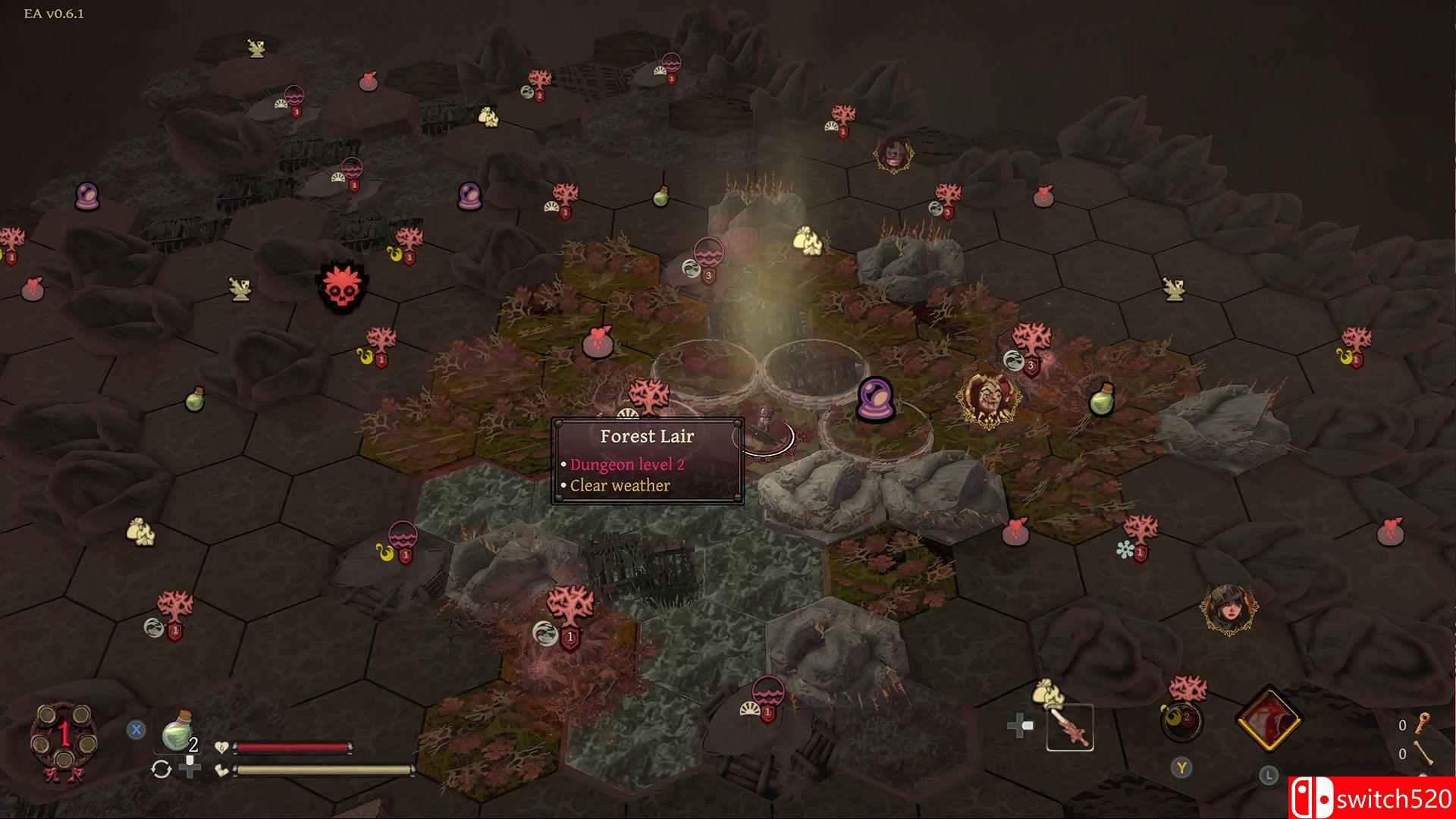Open the yellow coin pouch above the hotbar
Image resolution: width=1456 pixels, height=819 pixels.
[x=1049, y=694]
